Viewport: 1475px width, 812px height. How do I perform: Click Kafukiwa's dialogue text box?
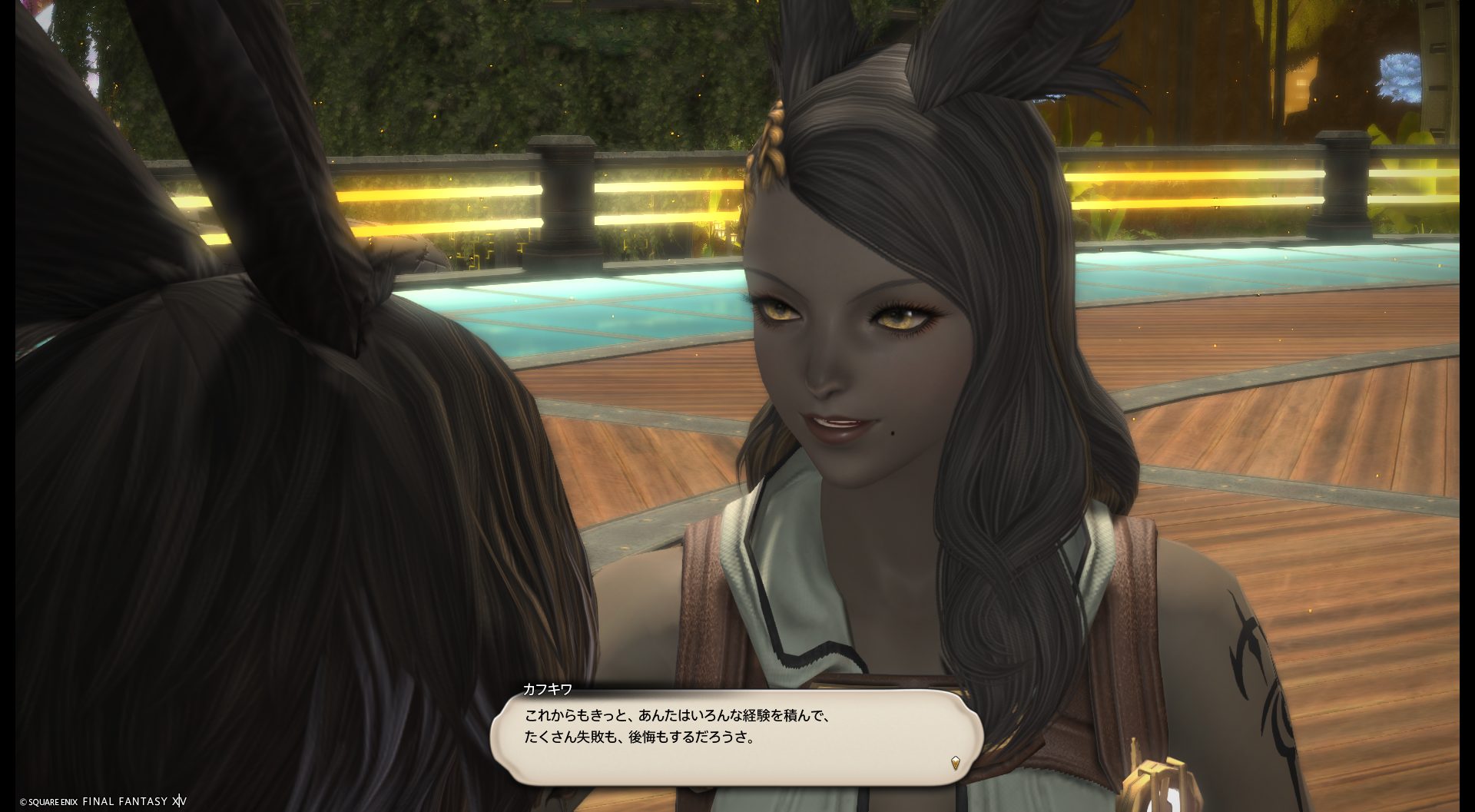coord(736,736)
